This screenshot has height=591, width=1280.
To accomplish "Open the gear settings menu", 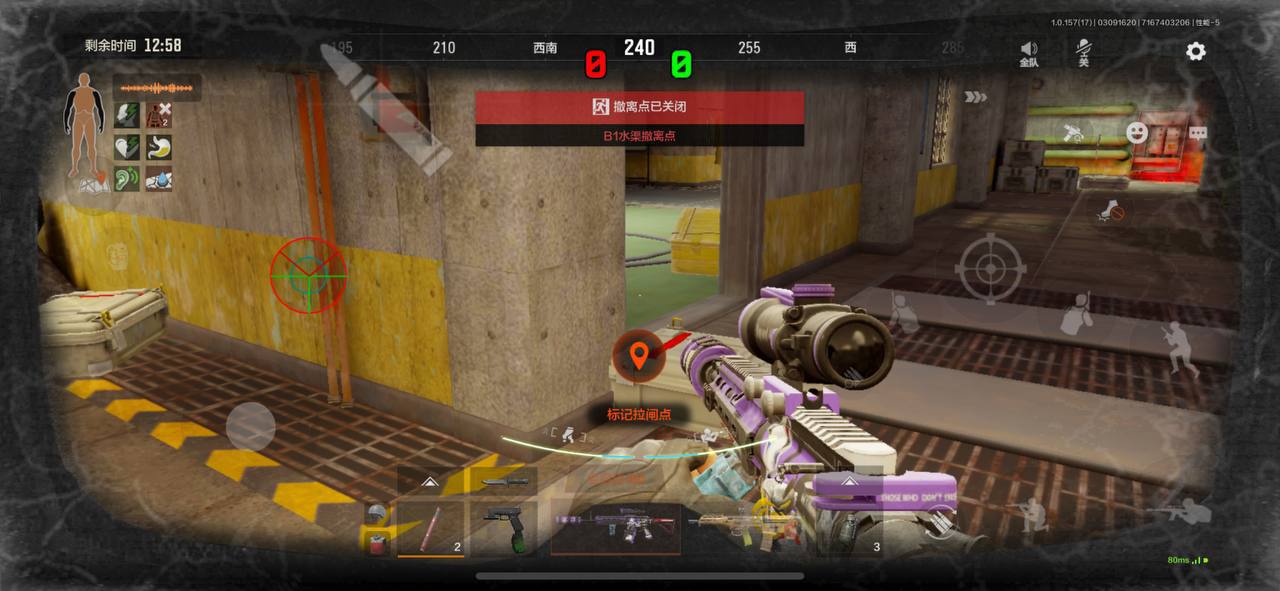I will point(1195,51).
